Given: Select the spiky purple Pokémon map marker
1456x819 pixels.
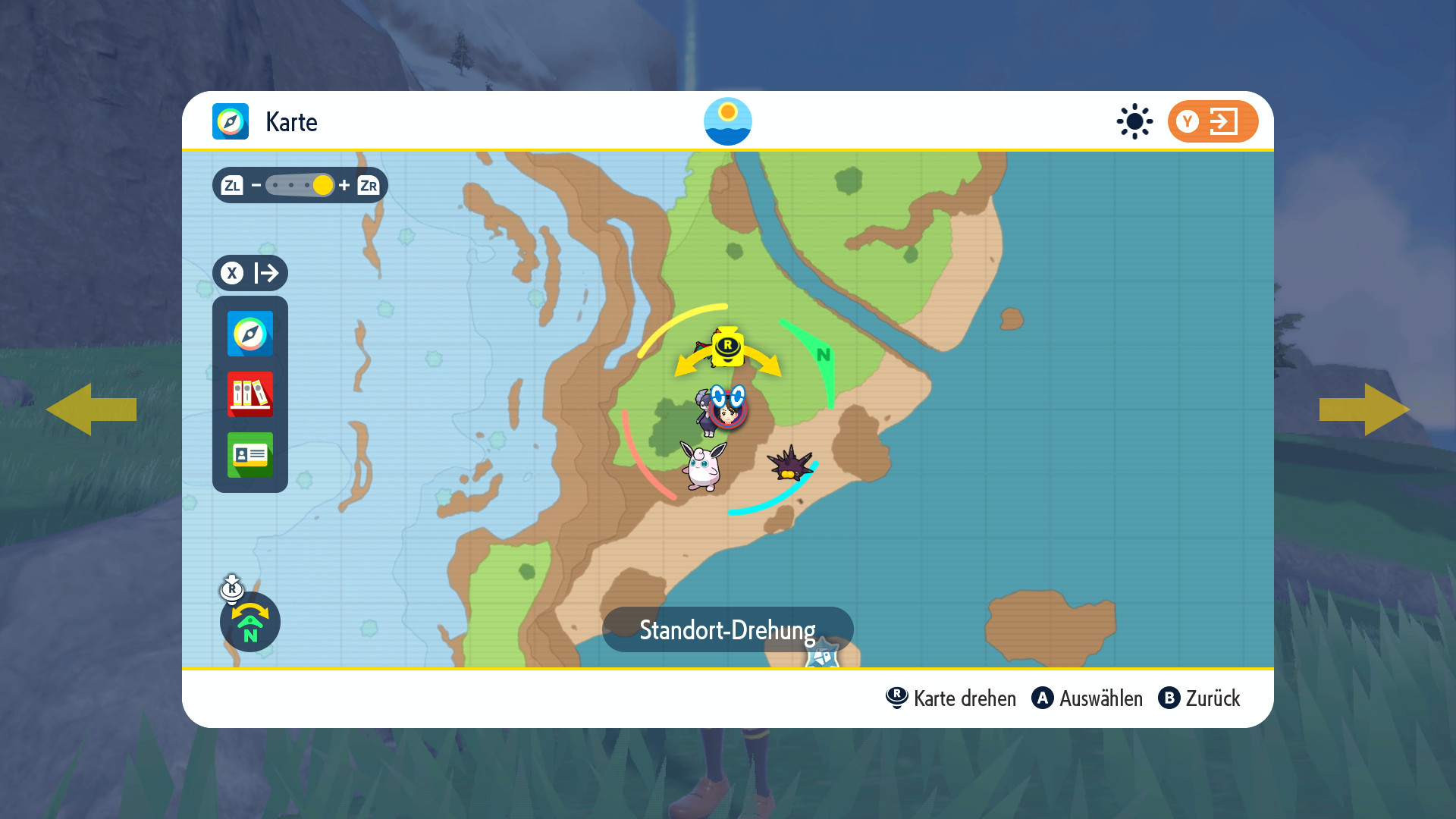Looking at the screenshot, I should (789, 463).
